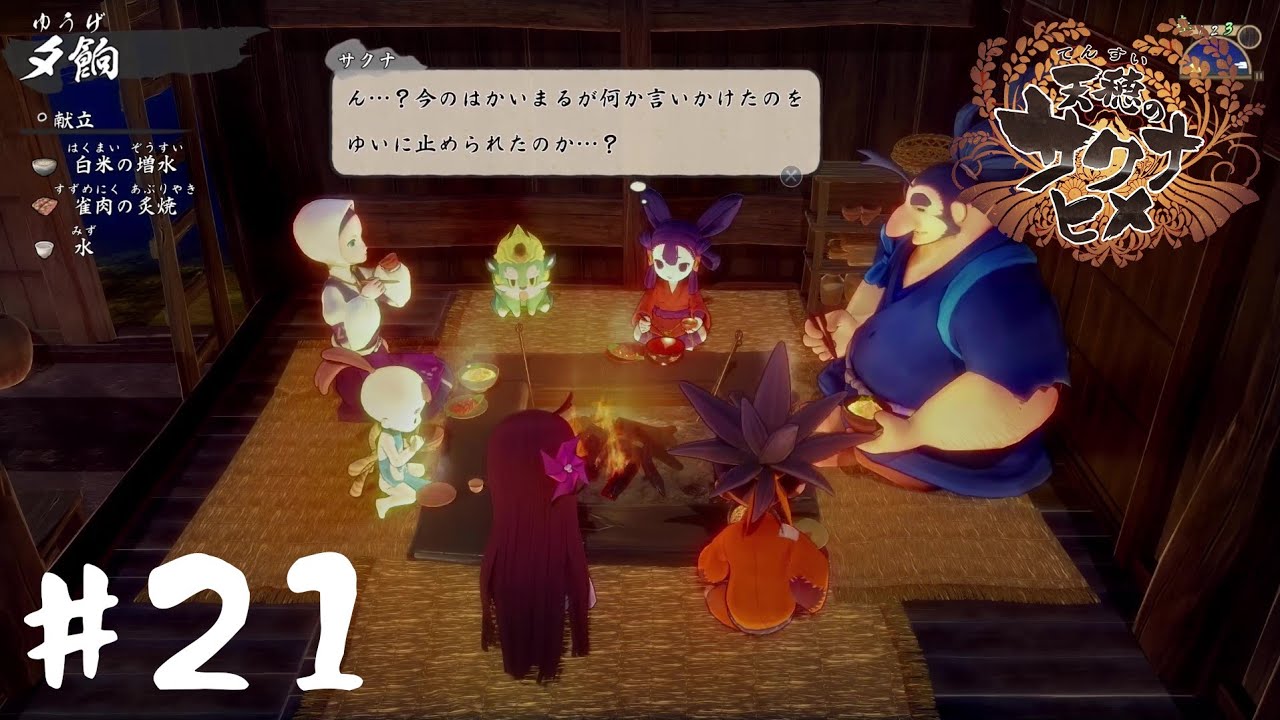The width and height of the screenshot is (1280, 720).
Task: Select the 白米の増水 menu item text
Action: click(x=126, y=164)
